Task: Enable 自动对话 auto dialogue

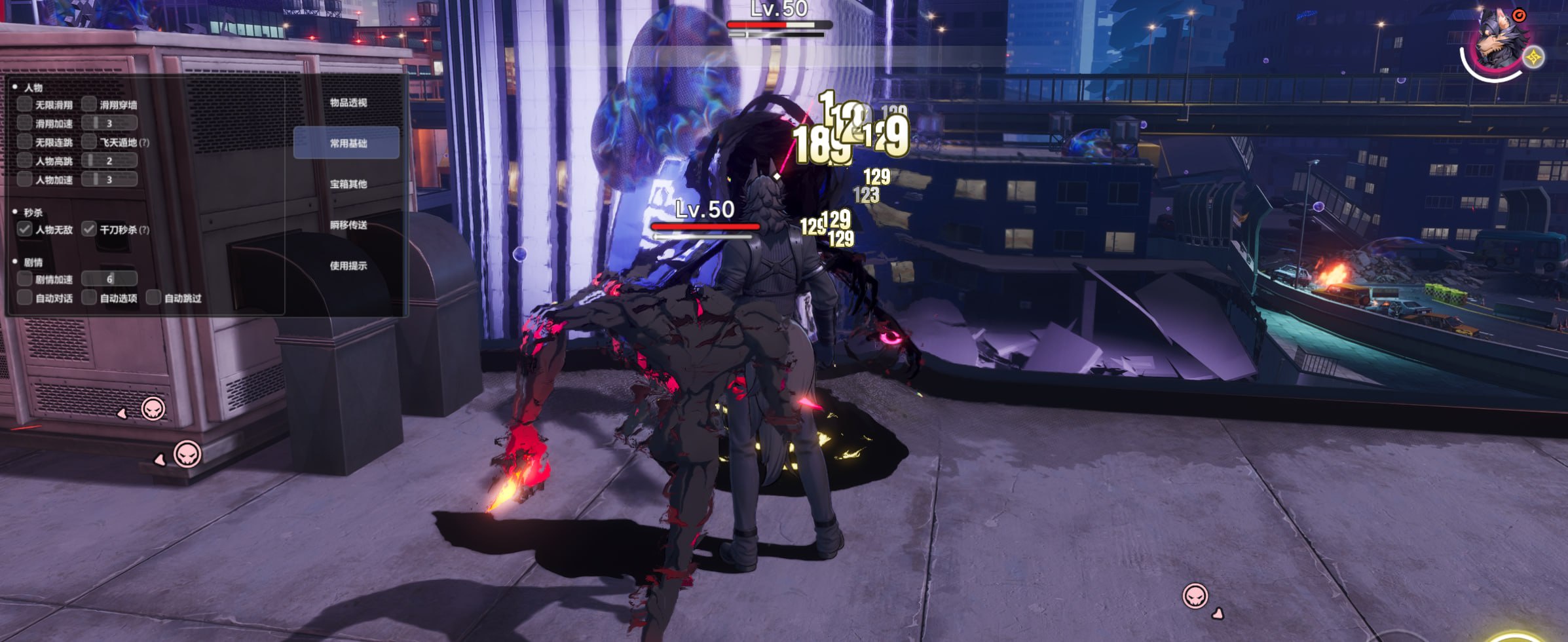Action: pyautogui.click(x=25, y=298)
